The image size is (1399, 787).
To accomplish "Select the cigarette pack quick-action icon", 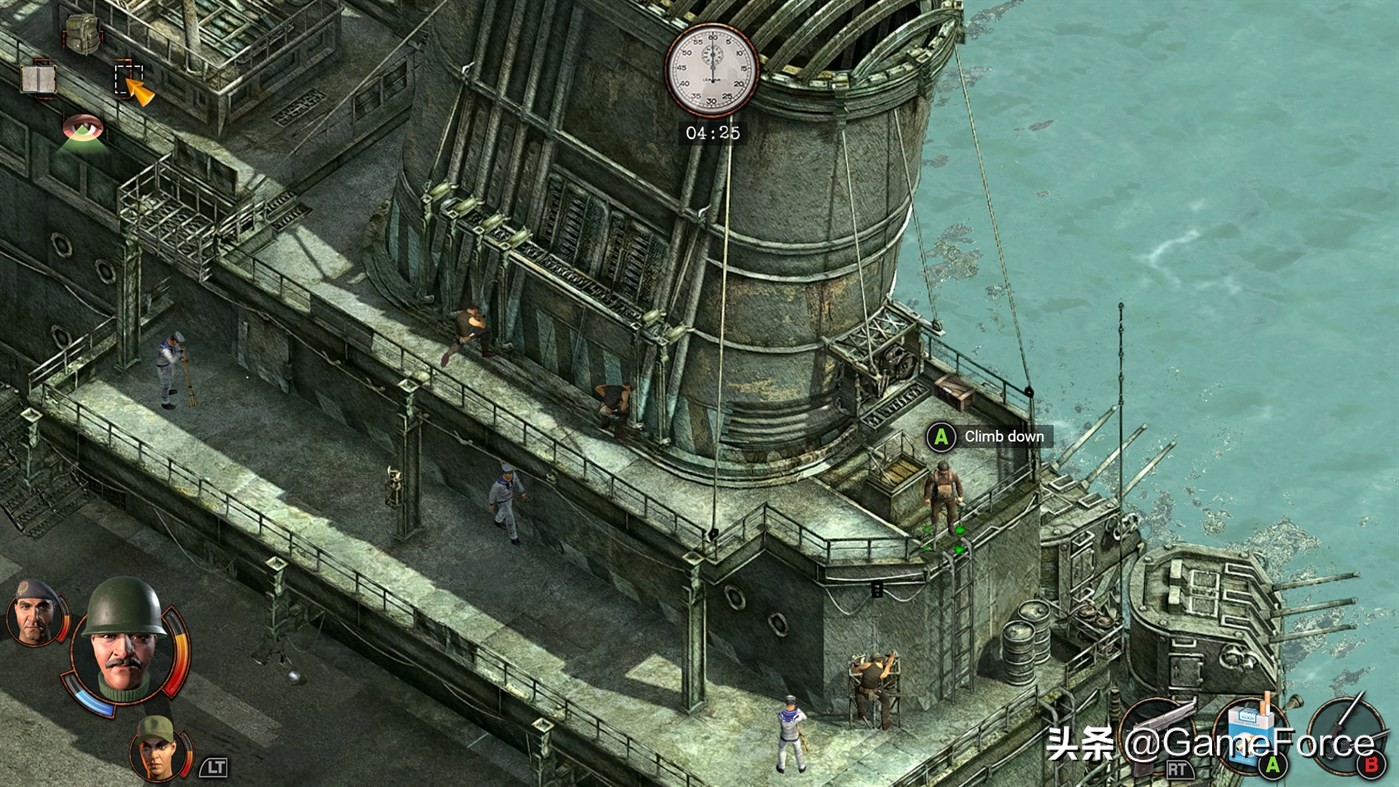I will click(1250, 735).
